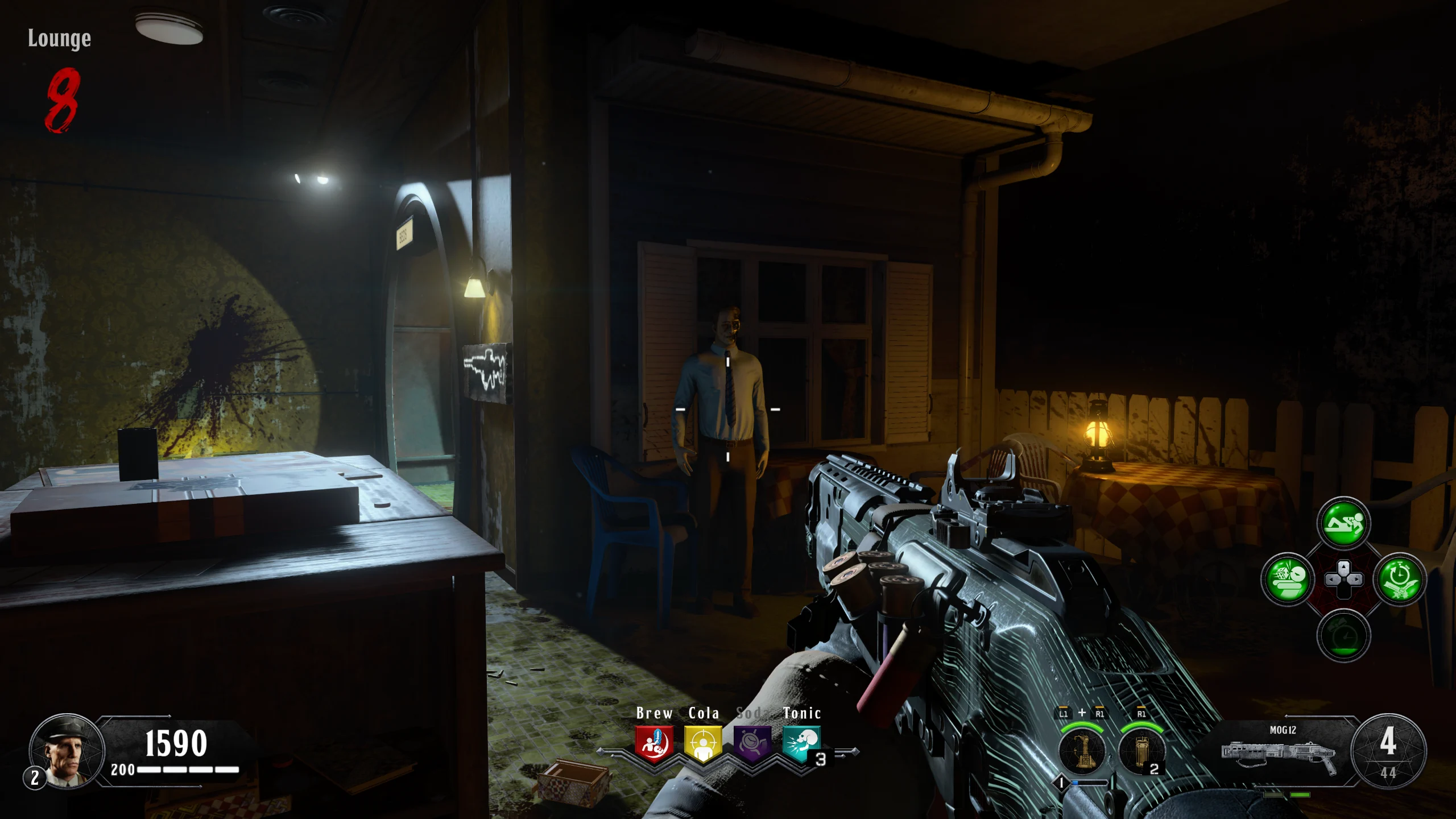The image size is (1456, 819).
Task: Activate the special weapon icon with charge bar
Action: click(1082, 751)
